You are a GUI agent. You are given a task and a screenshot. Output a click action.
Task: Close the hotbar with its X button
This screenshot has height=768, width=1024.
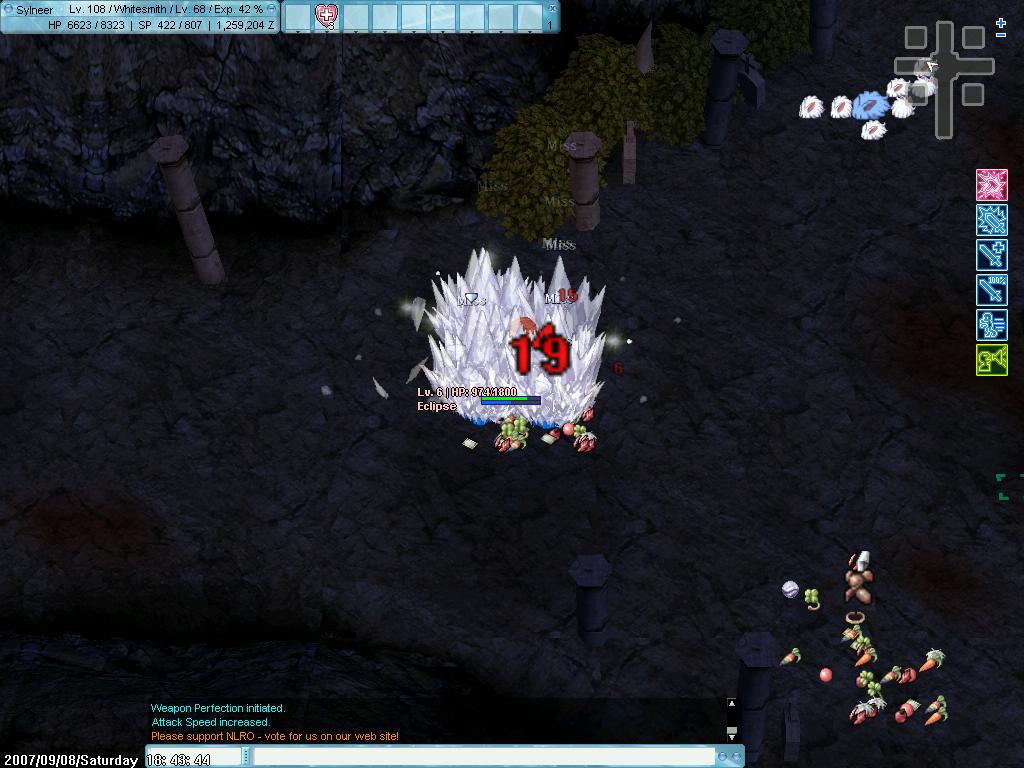click(551, 8)
